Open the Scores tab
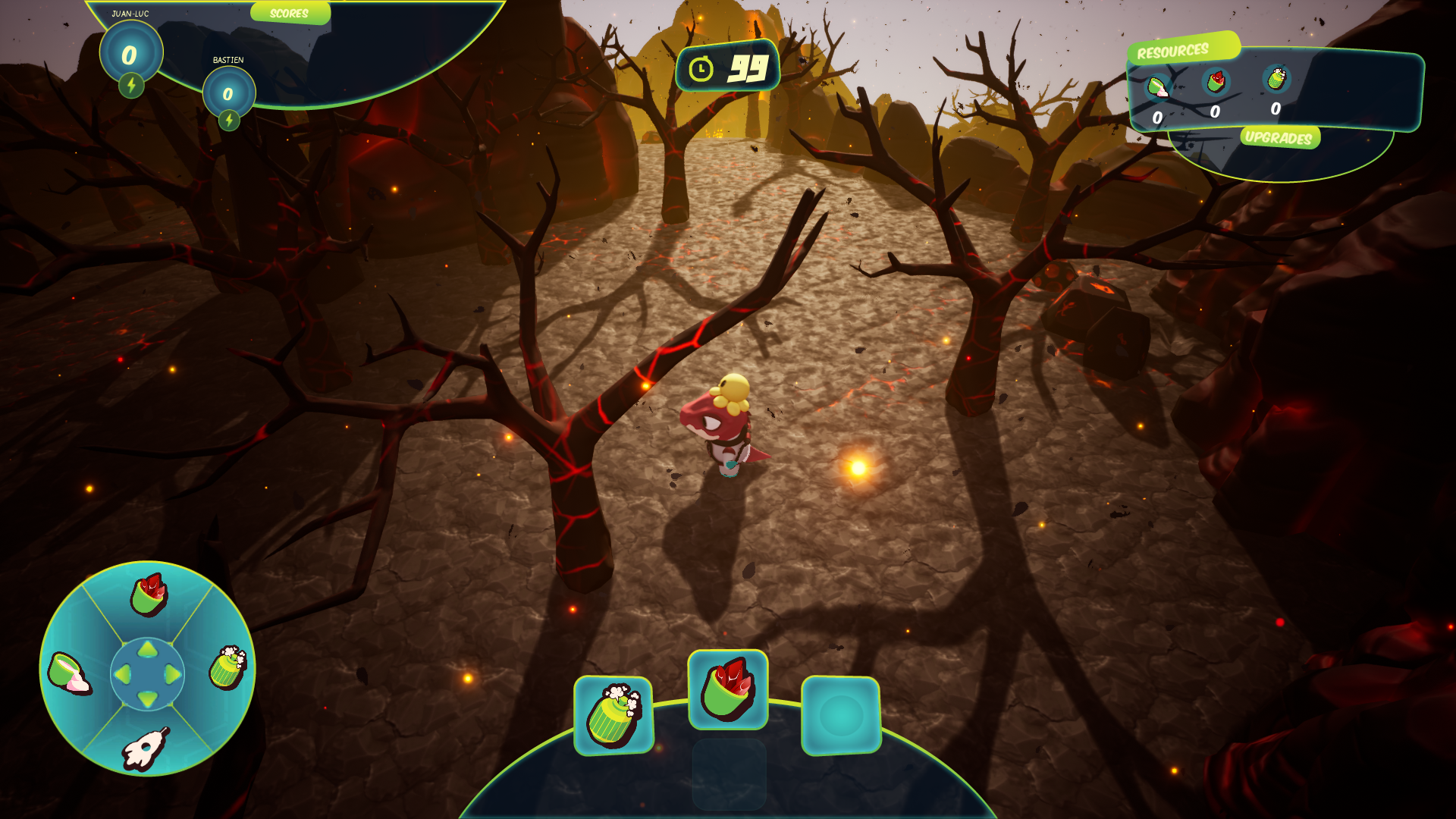This screenshot has height=819, width=1456. [x=289, y=14]
